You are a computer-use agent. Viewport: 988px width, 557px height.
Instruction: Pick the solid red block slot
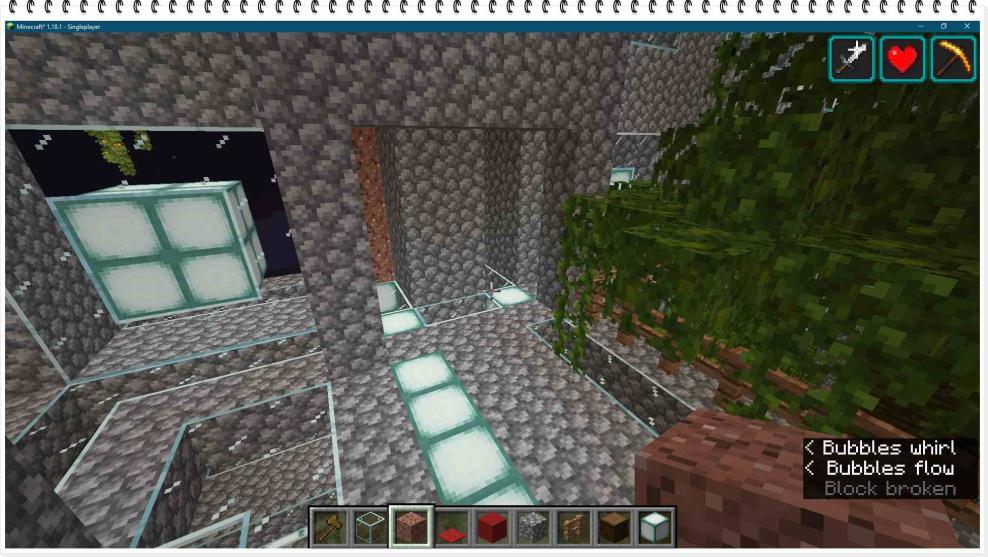point(492,527)
